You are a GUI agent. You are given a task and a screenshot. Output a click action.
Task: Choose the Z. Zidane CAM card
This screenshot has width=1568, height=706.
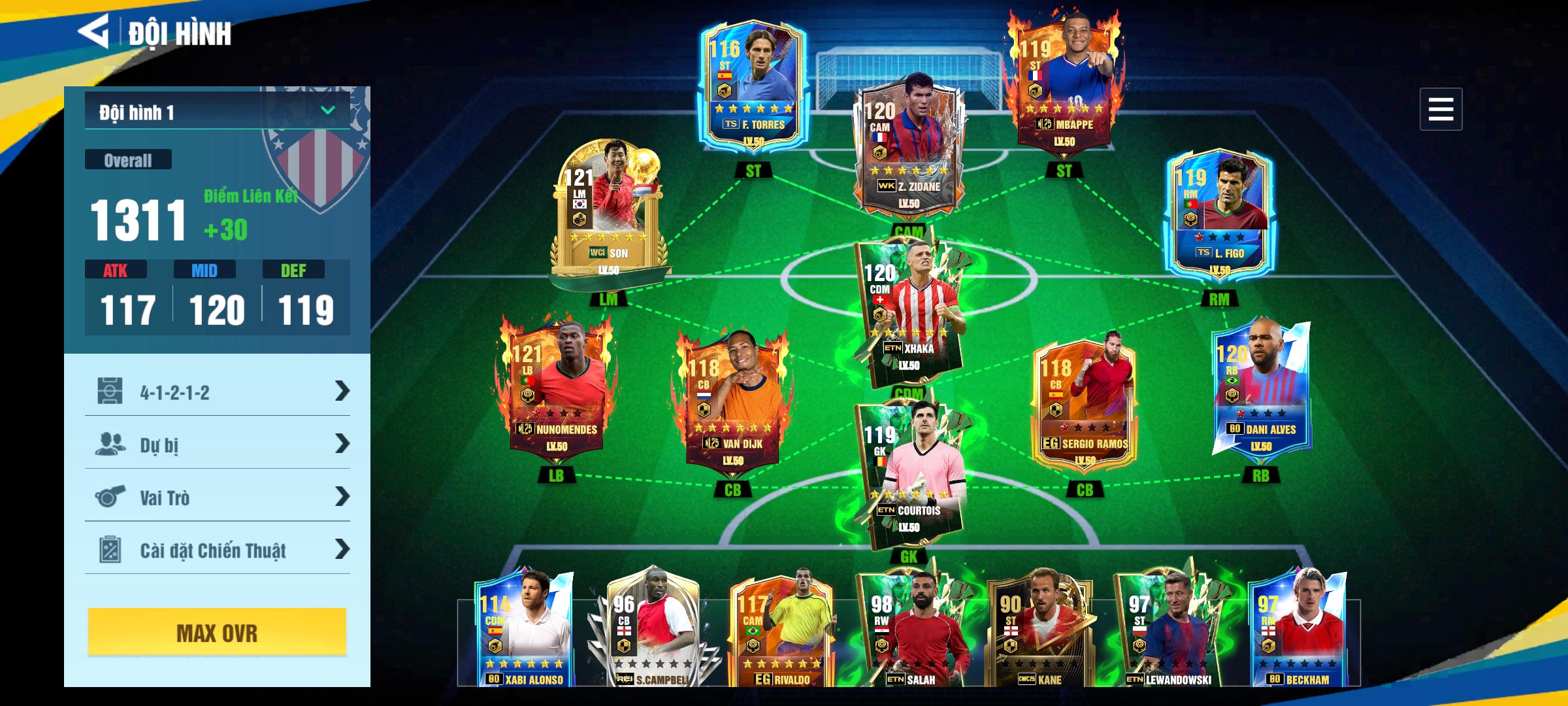tap(909, 147)
